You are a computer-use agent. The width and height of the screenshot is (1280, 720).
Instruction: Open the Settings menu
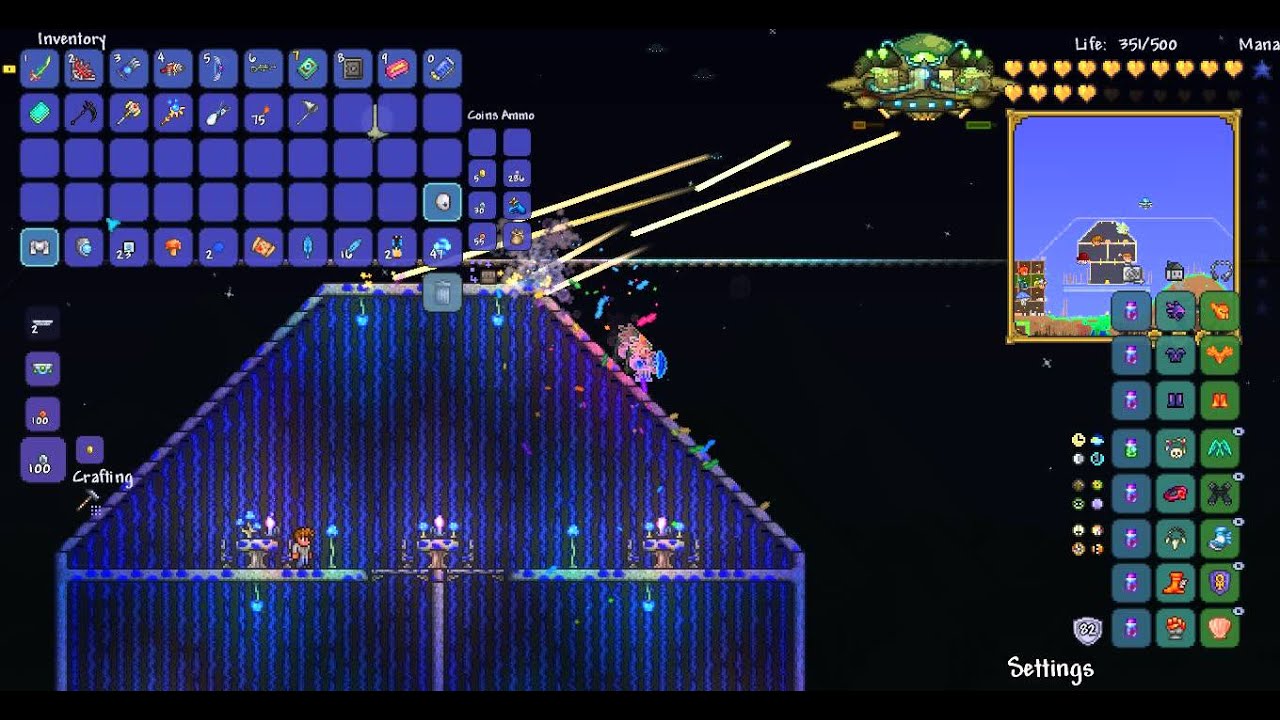coord(1050,668)
